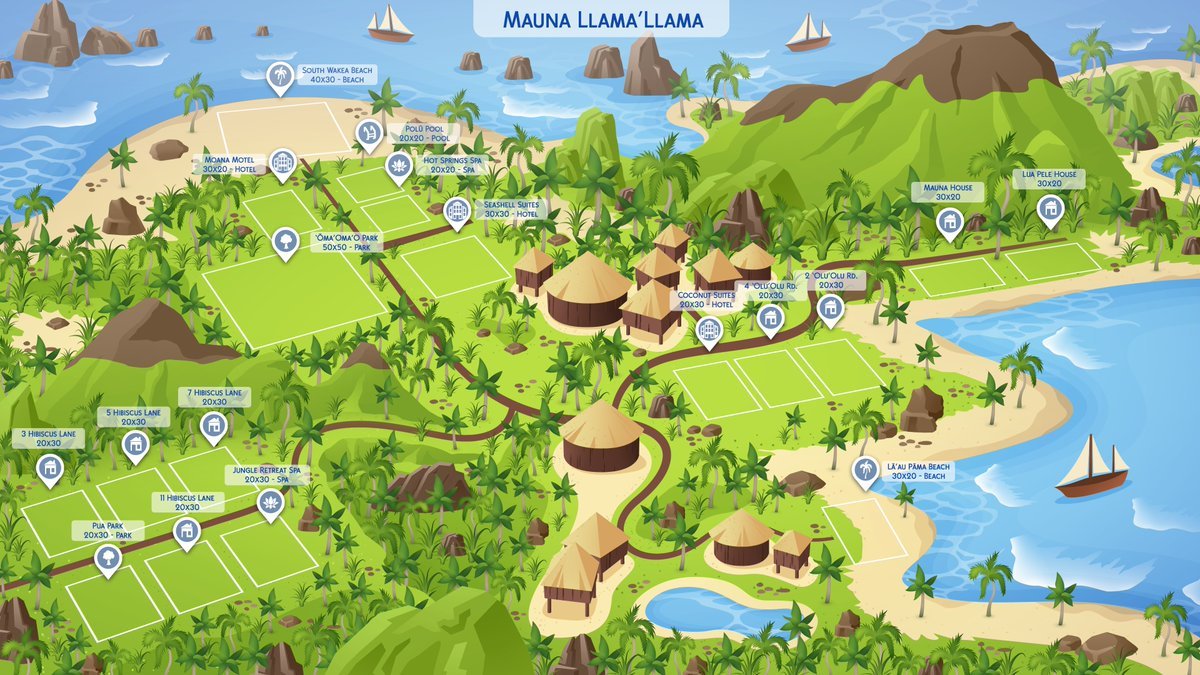Choose the Moana Motel hotel pin
Image resolution: width=1200 pixels, height=675 pixels.
[284, 162]
